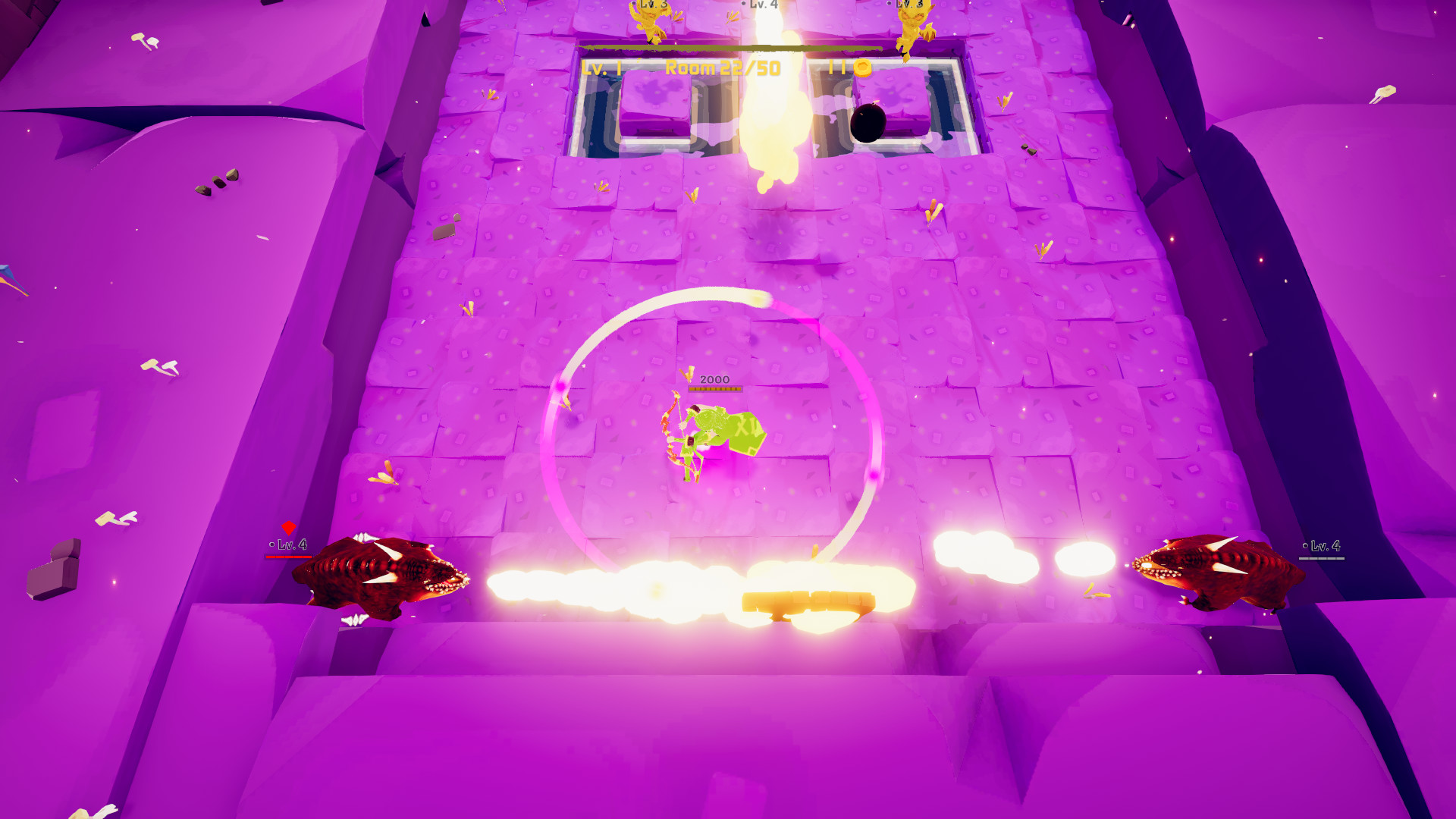Click the 2000 score number above the archer

click(x=715, y=379)
